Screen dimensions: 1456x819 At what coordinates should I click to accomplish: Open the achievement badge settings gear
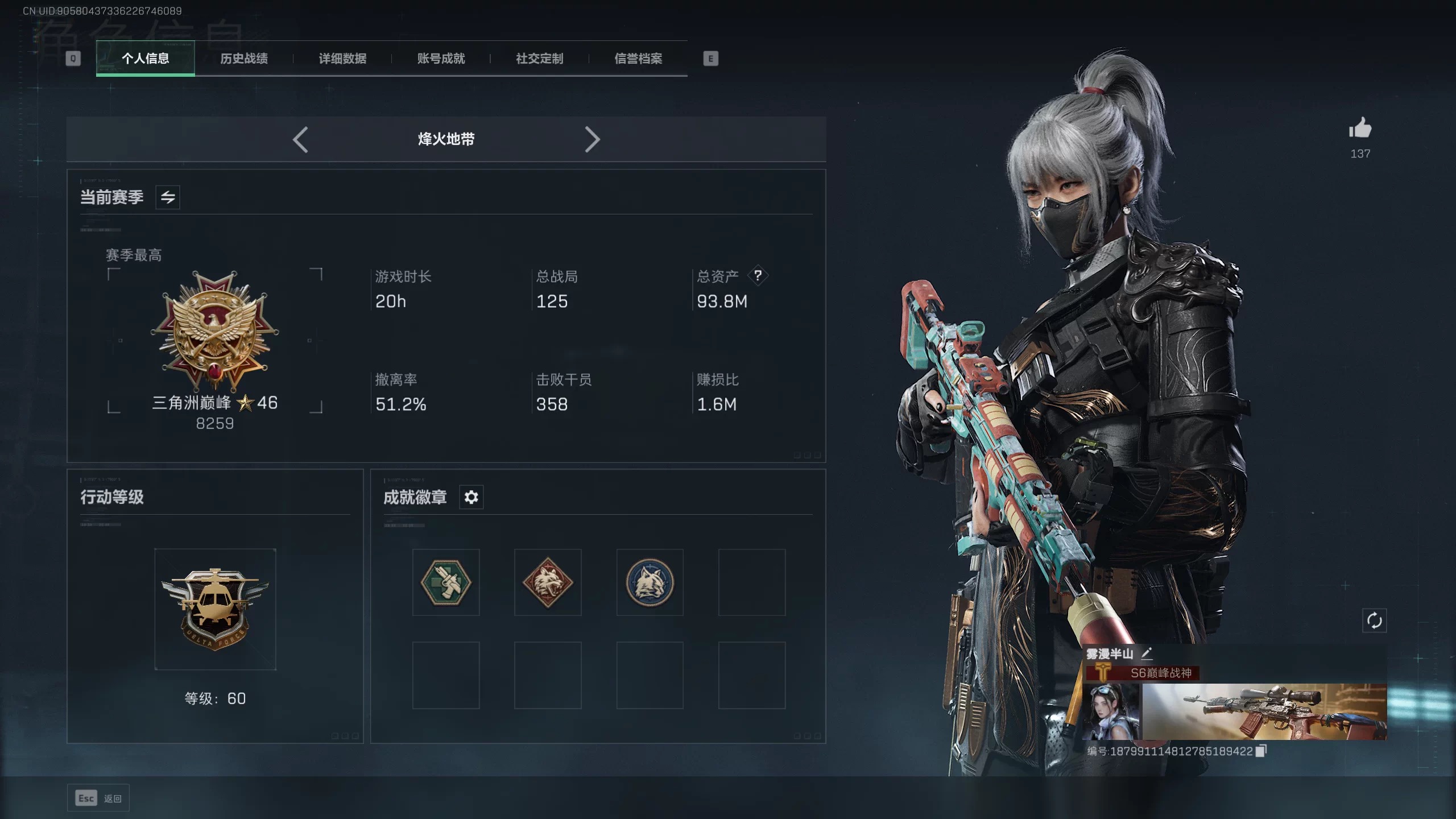(x=471, y=497)
